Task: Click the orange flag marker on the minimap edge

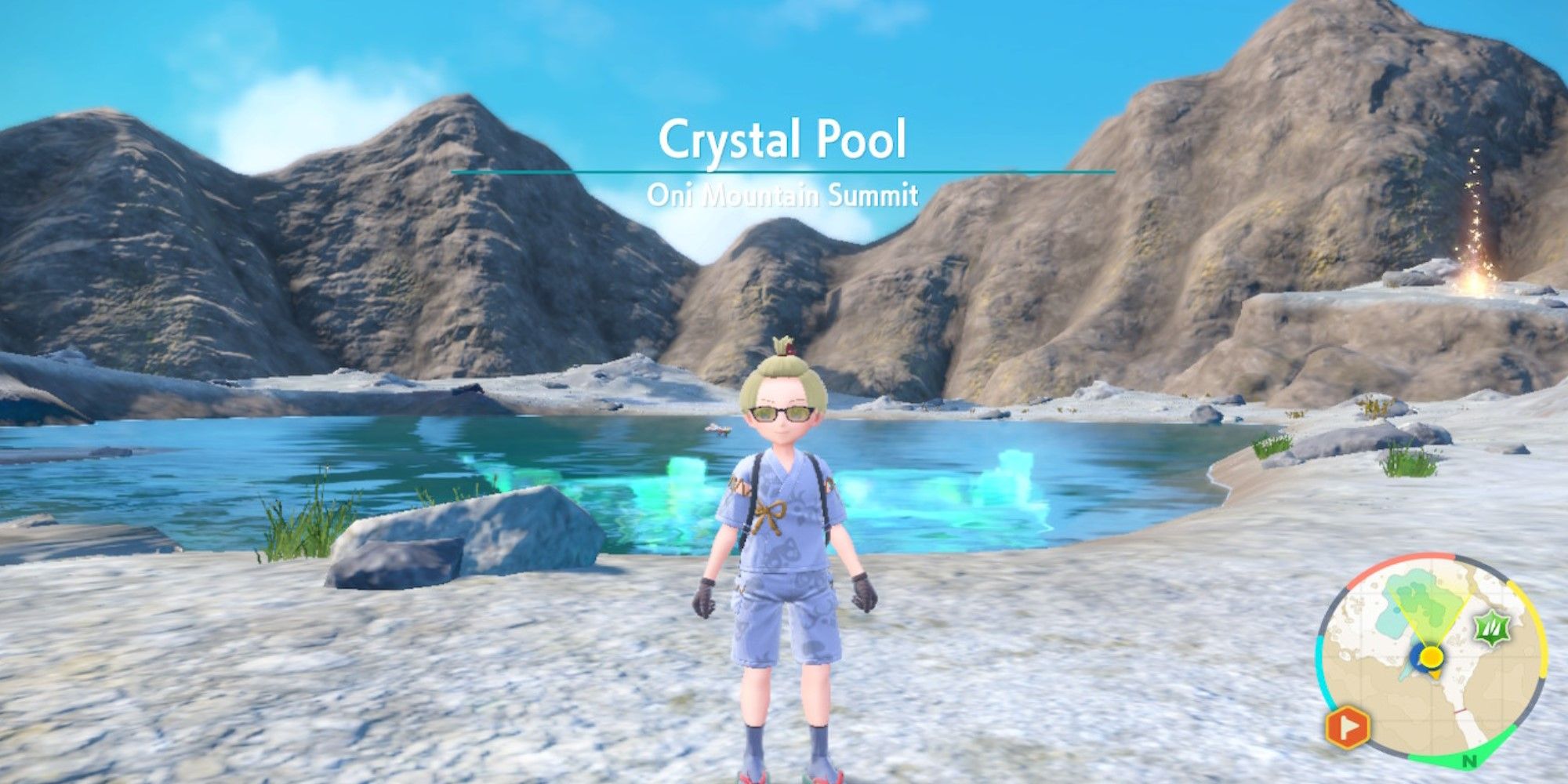Action: 1348,727
